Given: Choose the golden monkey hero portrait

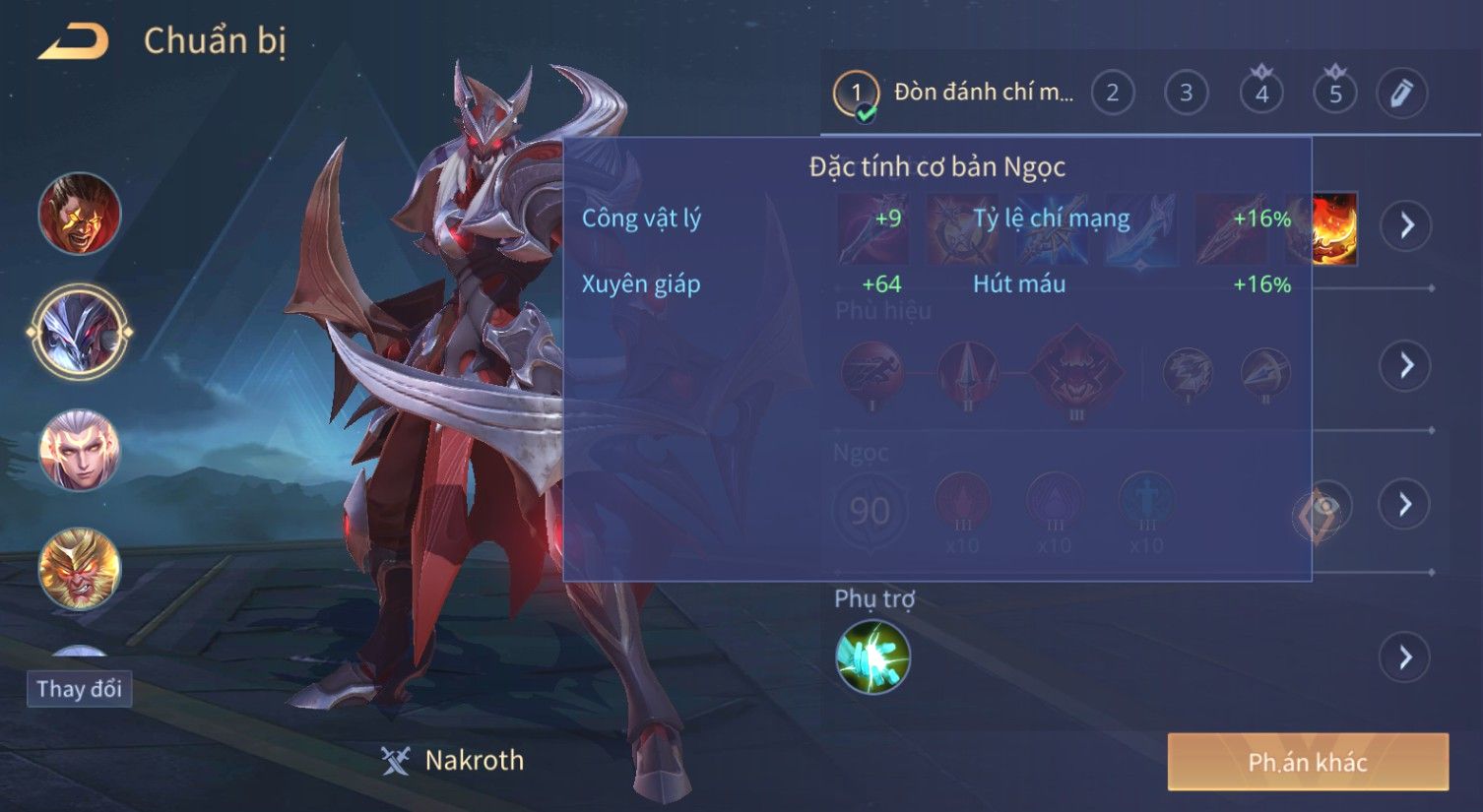Looking at the screenshot, I should 79,569.
